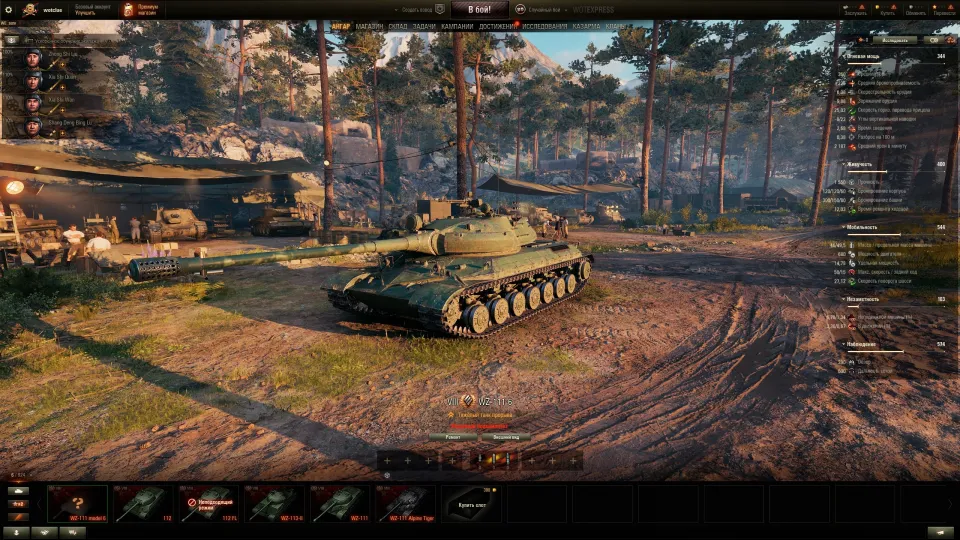The height and width of the screenshot is (540, 960).
Task: Open the Исследования (research) tab
Action: (x=544, y=26)
